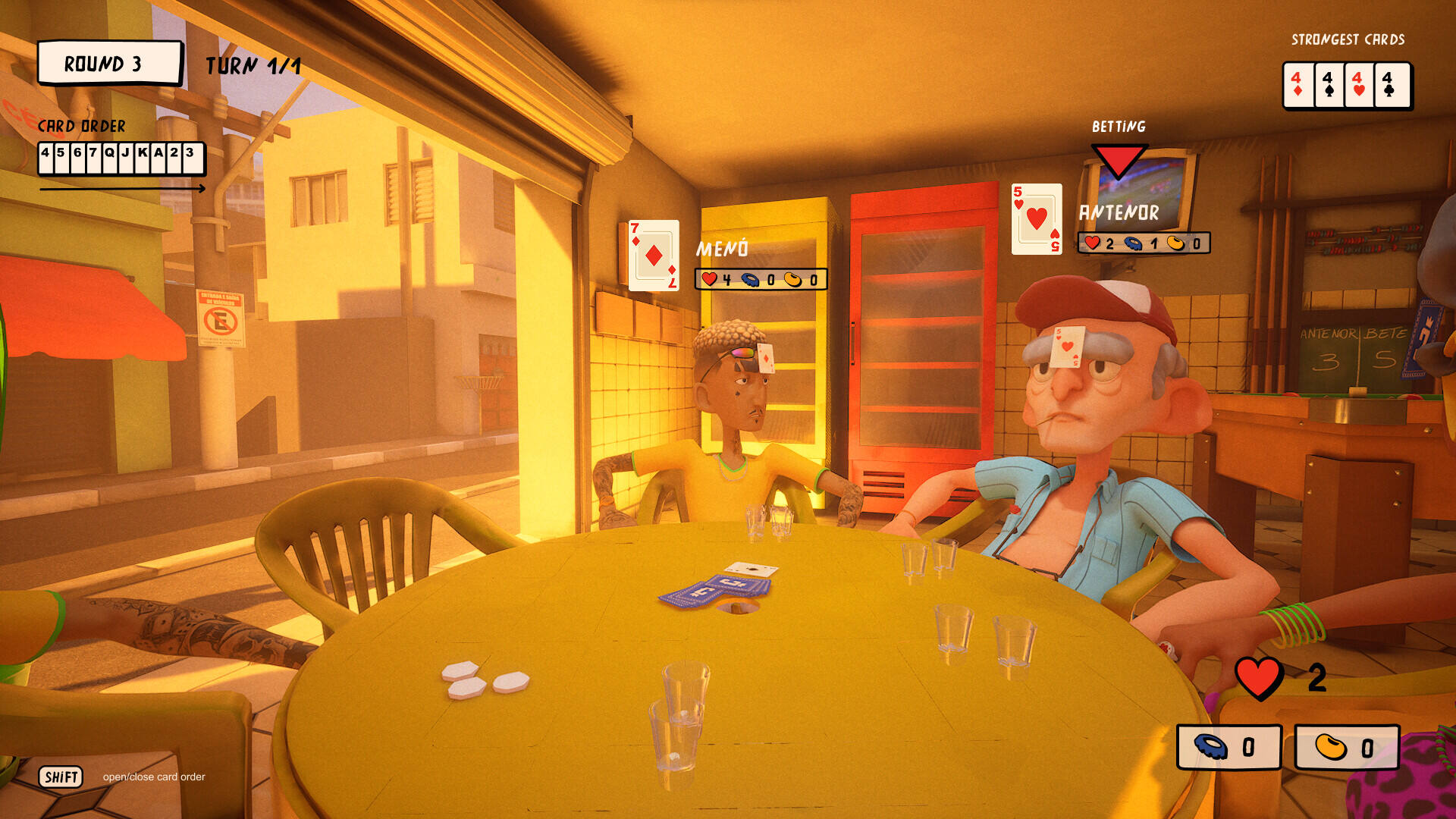Click the yellow bean counter box
Viewport: 1456px width, 819px height.
[x=1347, y=747]
